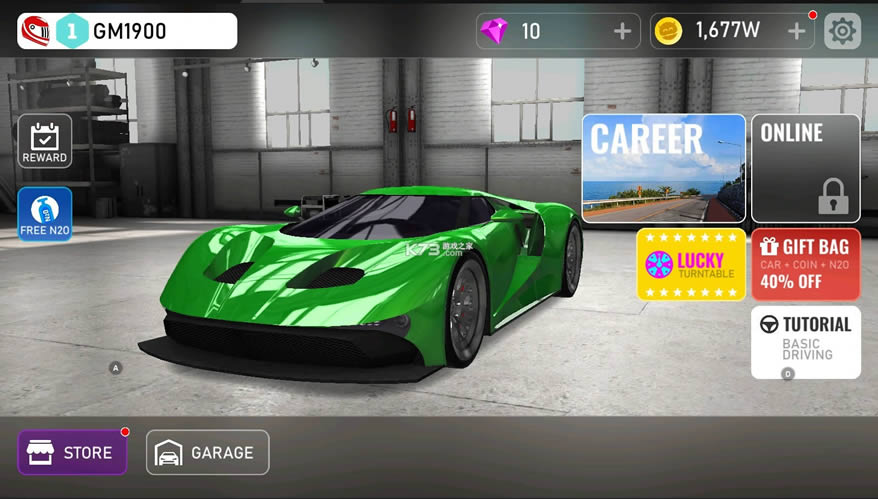Open the gear settings menu
This screenshot has height=499, width=878.
[x=842, y=31]
